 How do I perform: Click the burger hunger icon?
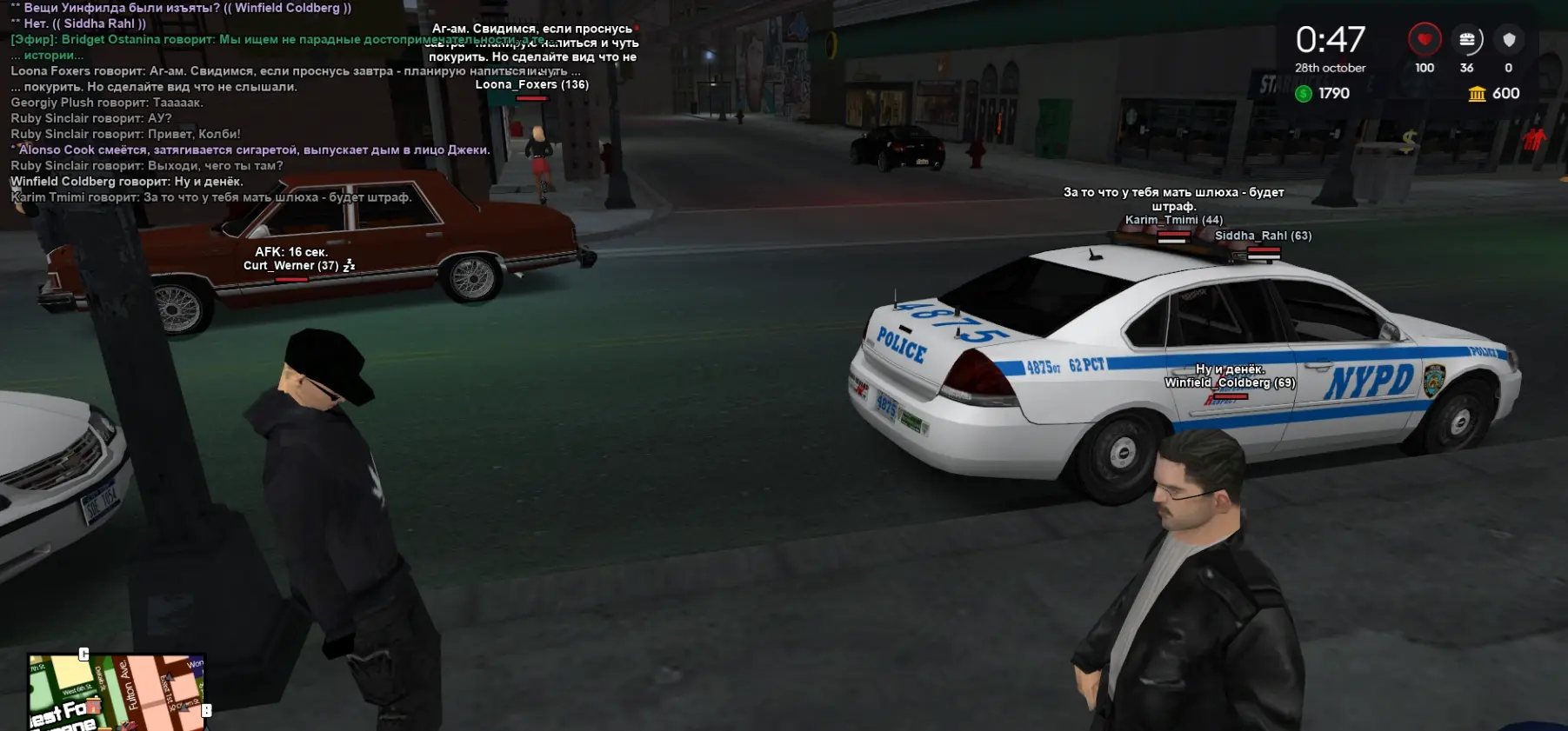[1466, 40]
